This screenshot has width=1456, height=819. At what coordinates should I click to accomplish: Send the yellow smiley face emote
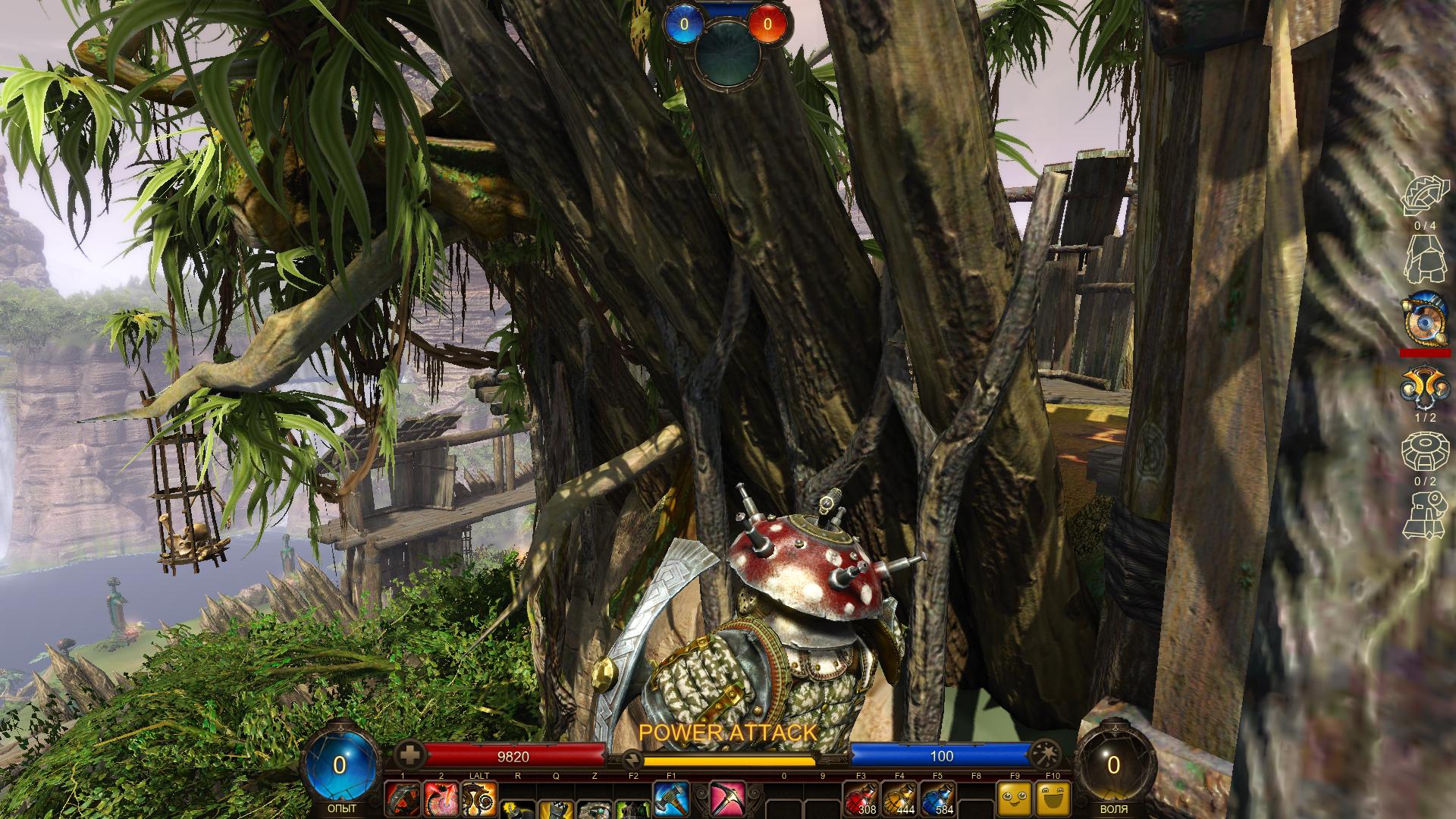pyautogui.click(x=1015, y=799)
